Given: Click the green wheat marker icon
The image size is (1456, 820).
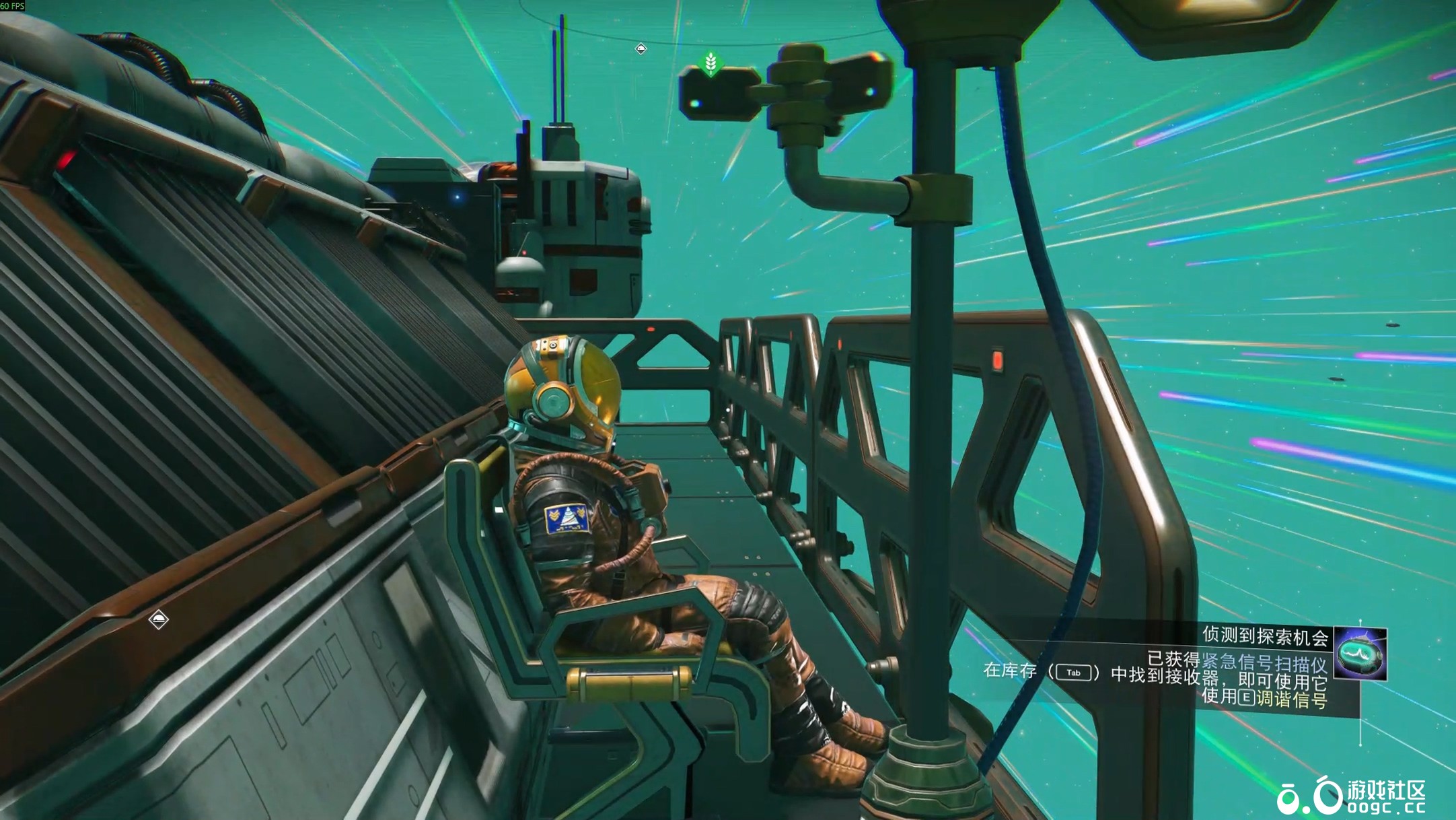Looking at the screenshot, I should [x=711, y=65].
